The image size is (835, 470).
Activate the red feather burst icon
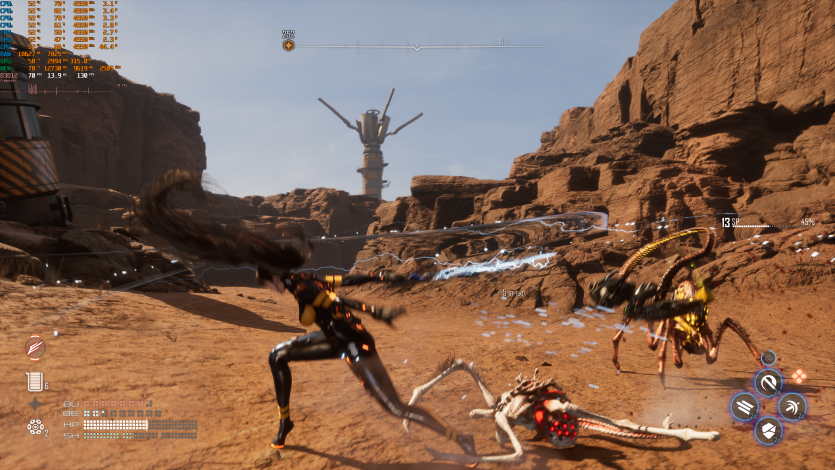pyautogui.click(x=36, y=348)
